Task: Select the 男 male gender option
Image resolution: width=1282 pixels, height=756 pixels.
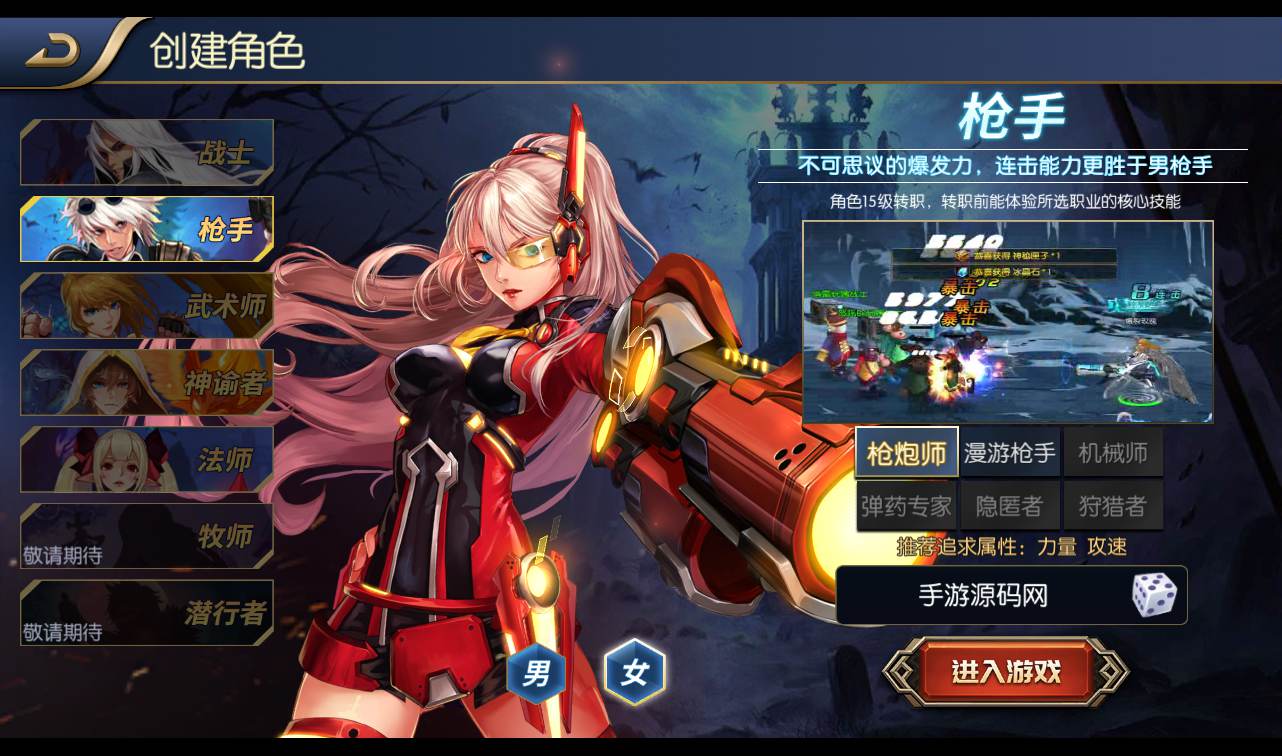Action: pos(535,672)
